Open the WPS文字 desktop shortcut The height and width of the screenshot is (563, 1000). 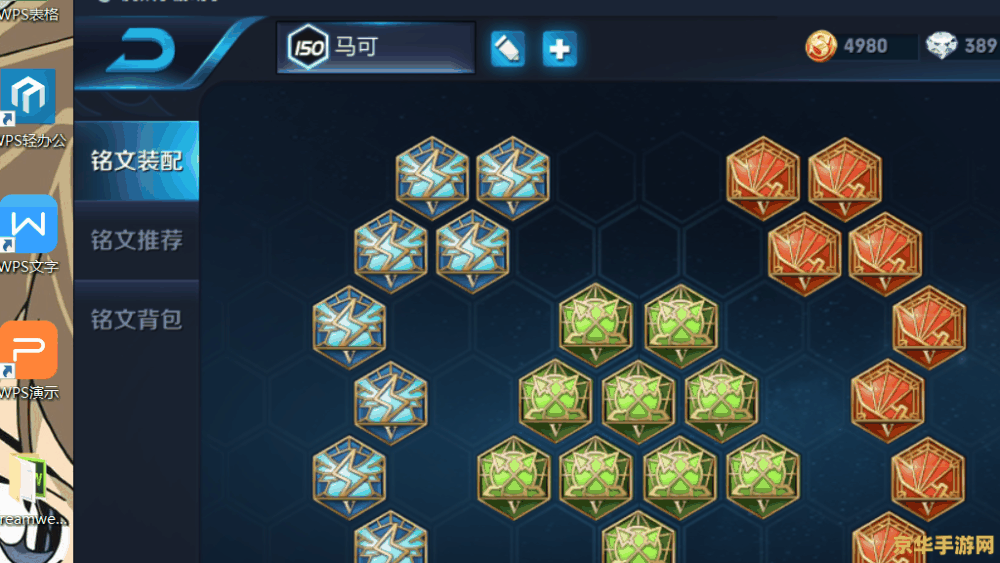29,226
